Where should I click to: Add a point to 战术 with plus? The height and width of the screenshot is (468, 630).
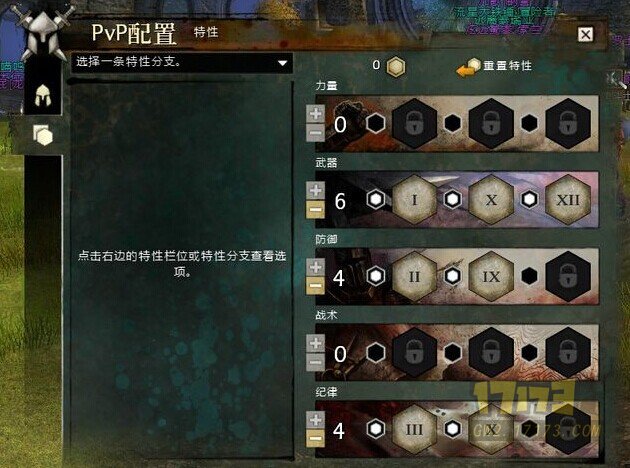315,344
